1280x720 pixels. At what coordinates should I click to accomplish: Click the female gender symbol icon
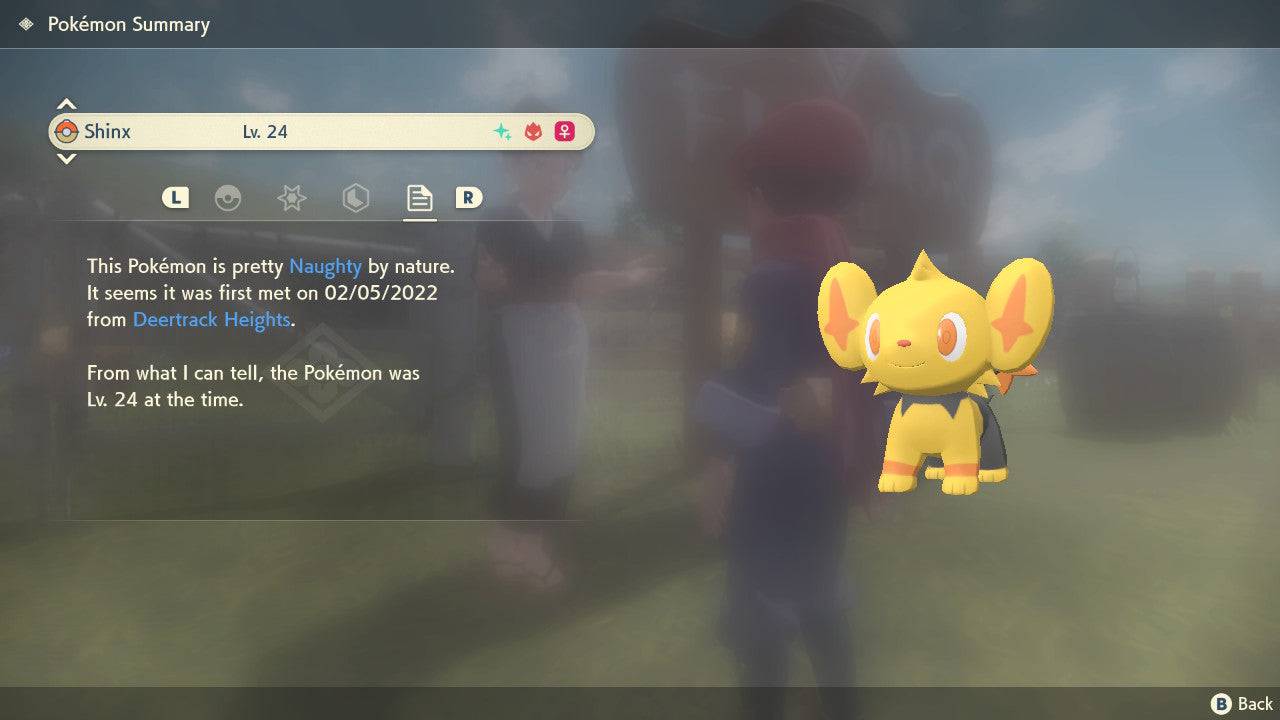(563, 131)
